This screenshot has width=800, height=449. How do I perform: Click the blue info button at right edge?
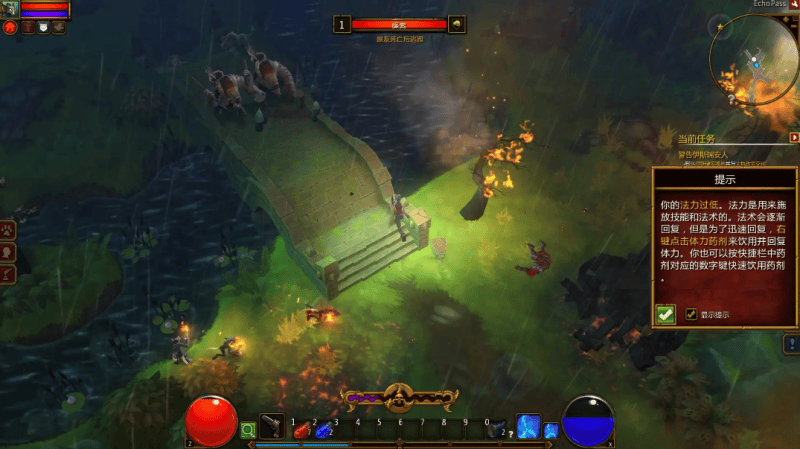tap(790, 343)
